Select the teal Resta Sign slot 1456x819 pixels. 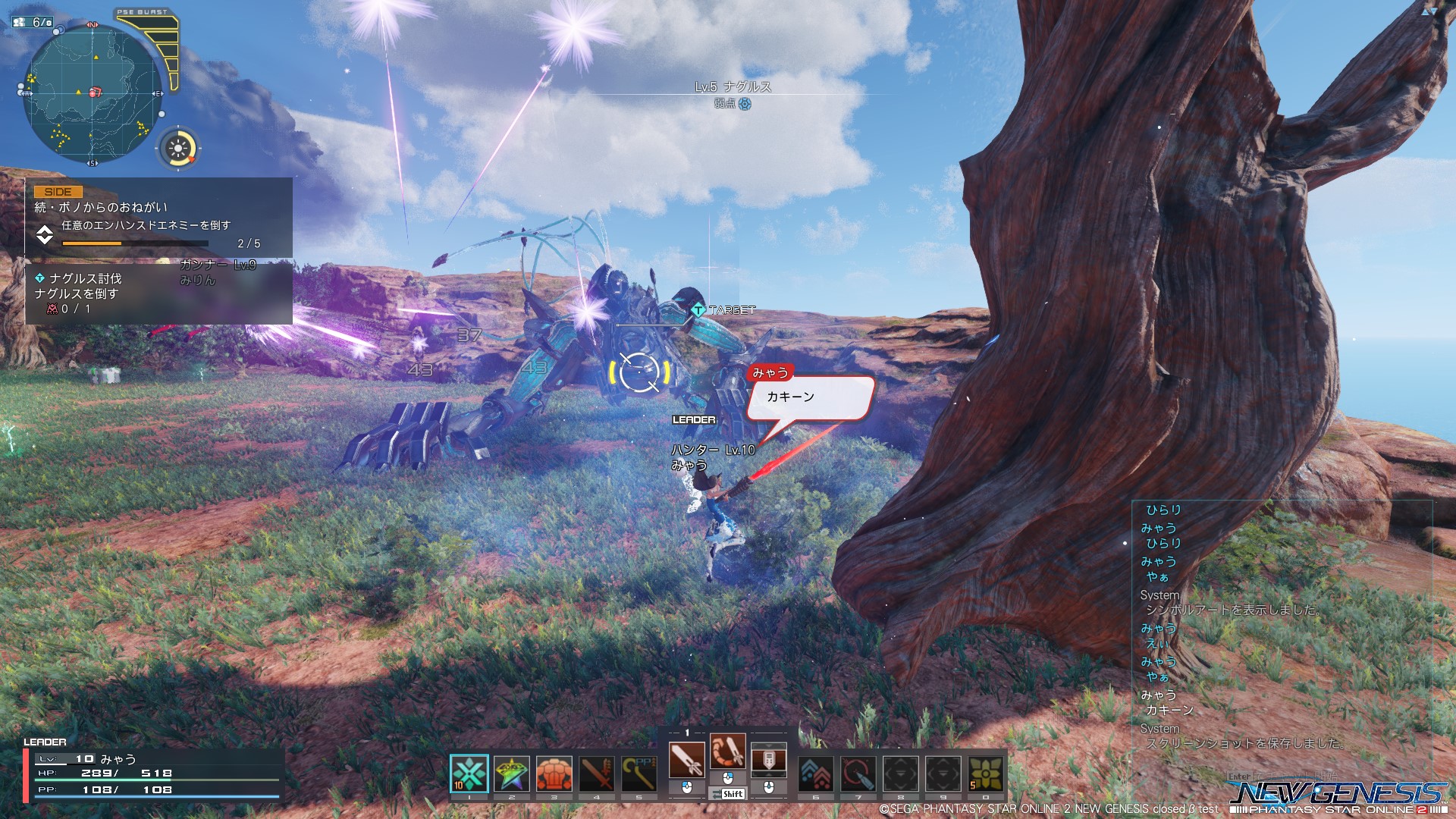tap(469, 773)
